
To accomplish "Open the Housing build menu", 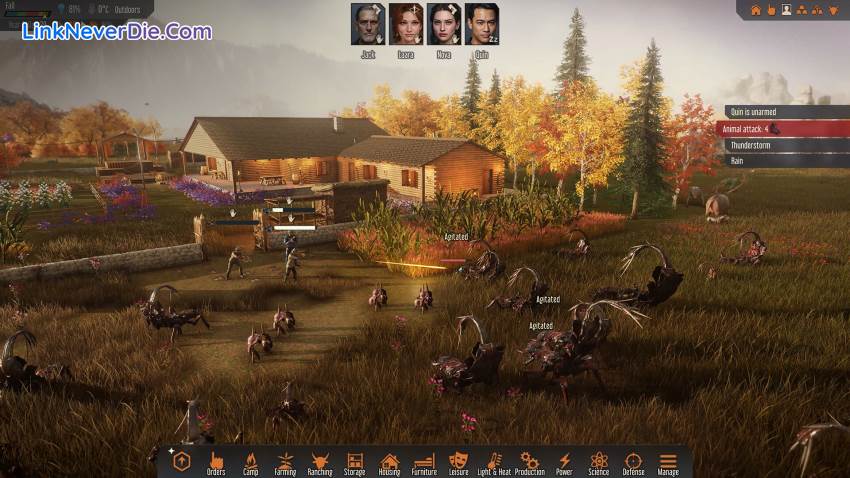I will (390, 461).
